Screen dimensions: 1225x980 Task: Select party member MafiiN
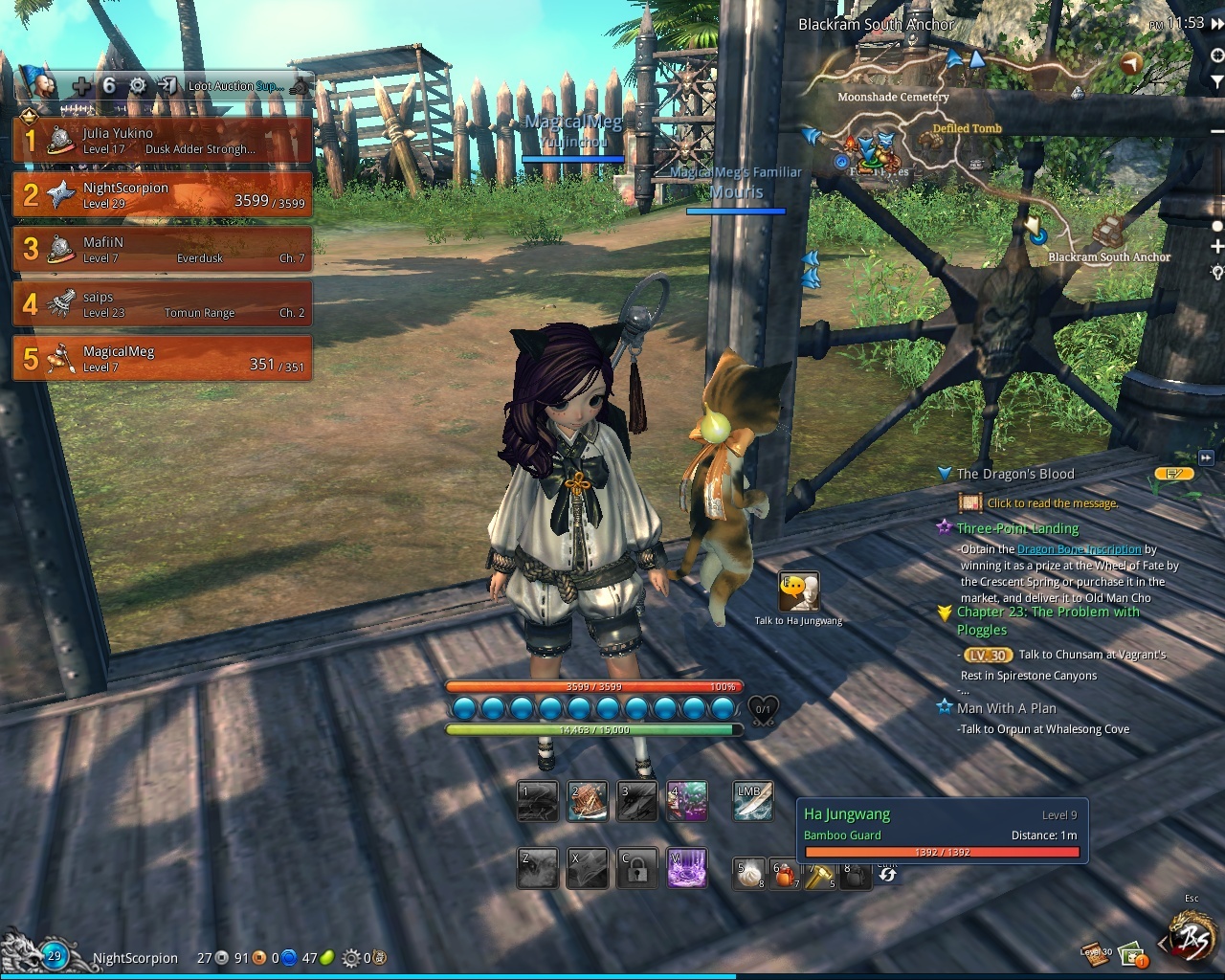pyautogui.click(x=163, y=250)
